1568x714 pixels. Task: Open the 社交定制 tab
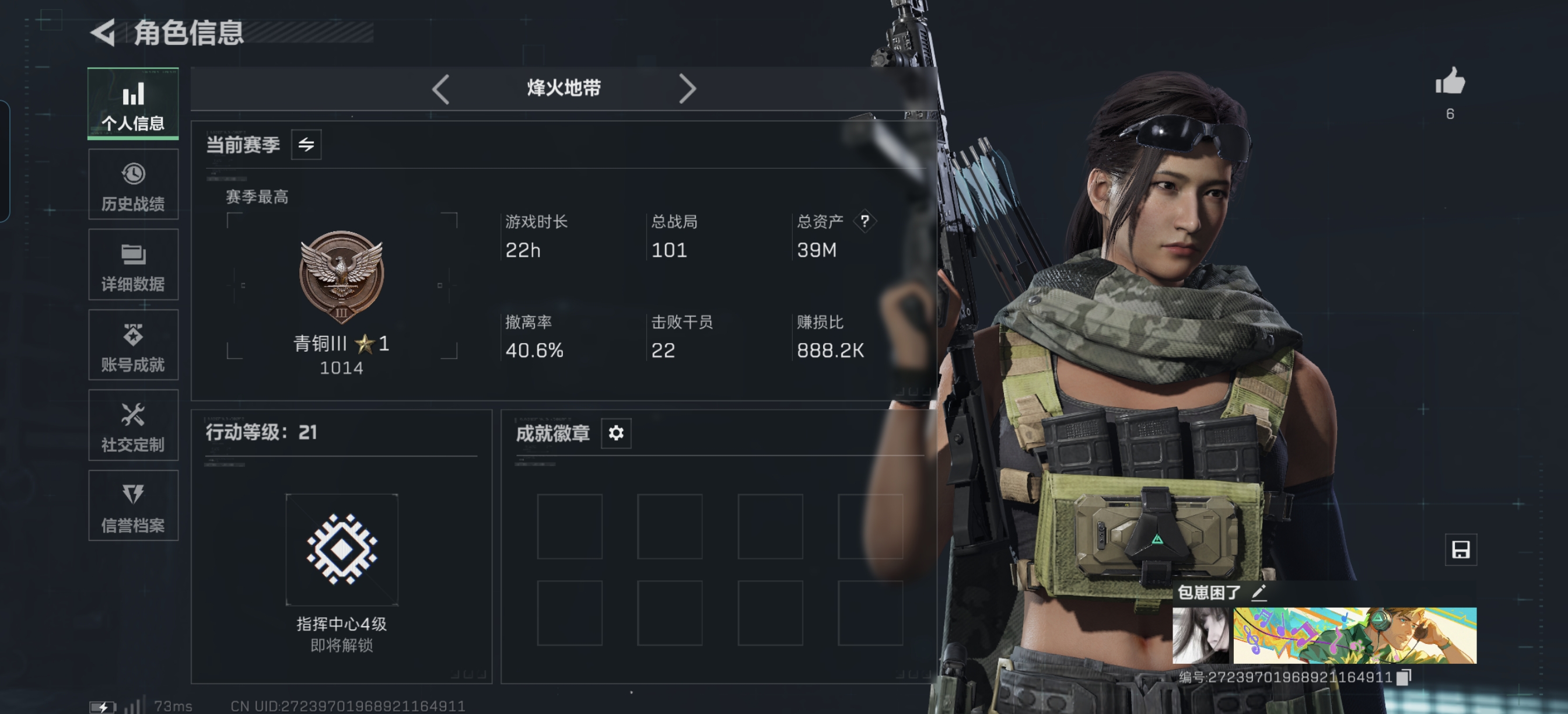click(x=132, y=425)
